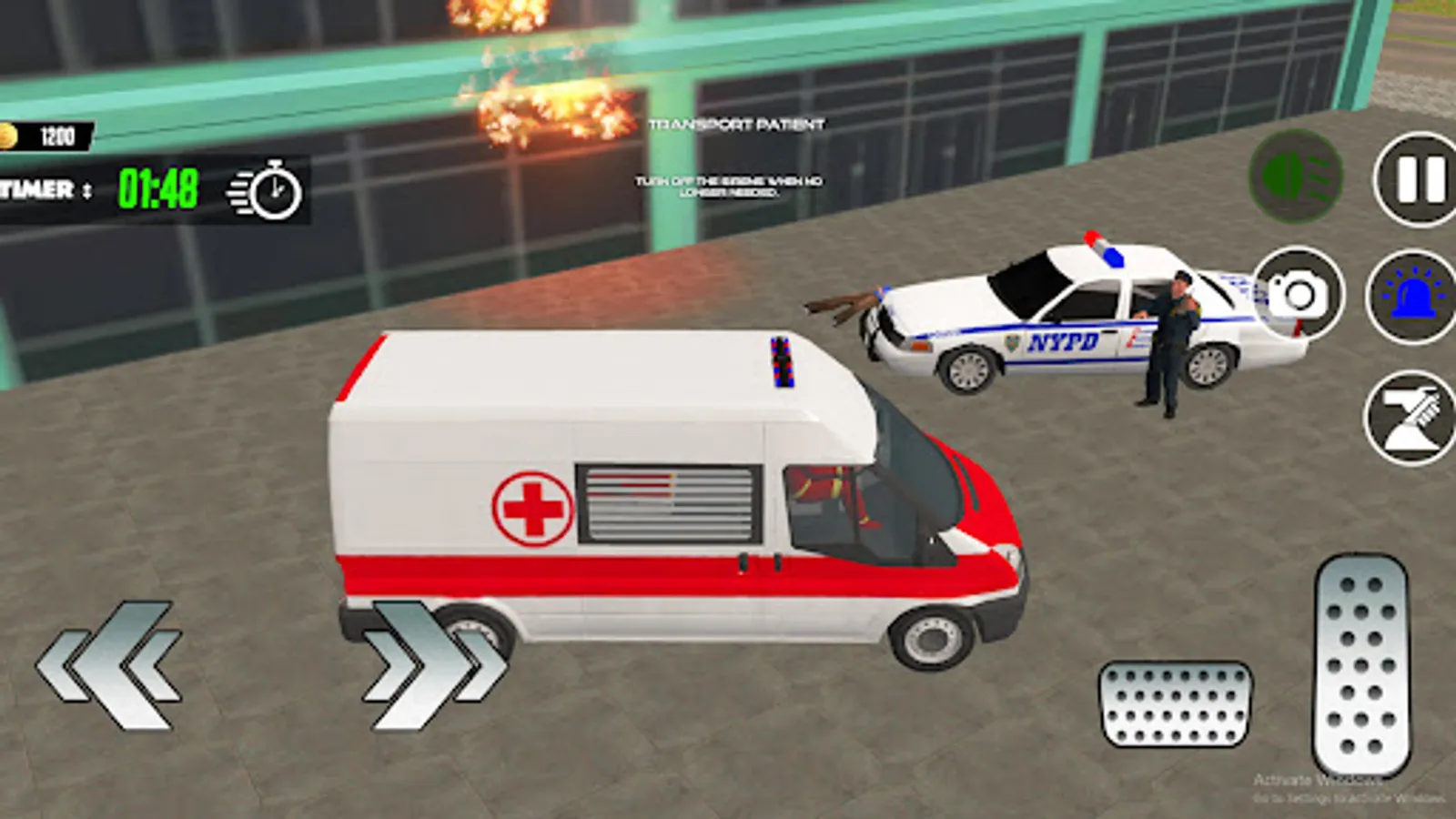This screenshot has width=1456, height=819.
Task: Click the TIMER up-down arrows
Action: click(x=87, y=191)
